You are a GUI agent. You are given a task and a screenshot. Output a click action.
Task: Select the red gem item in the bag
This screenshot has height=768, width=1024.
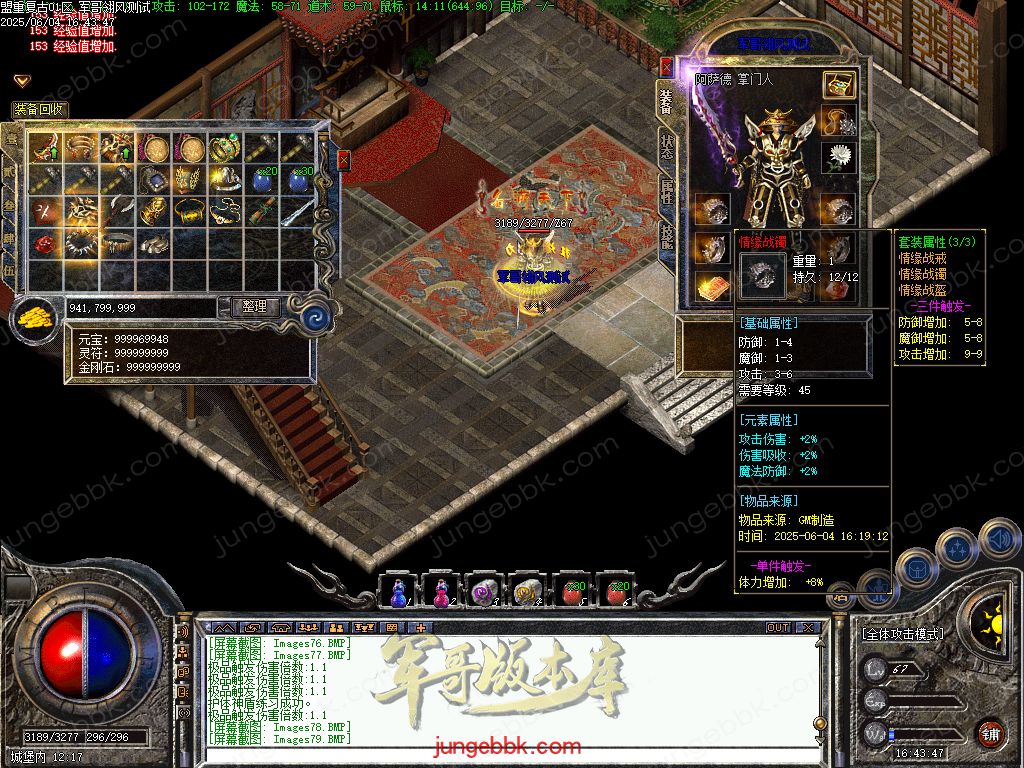[x=44, y=244]
